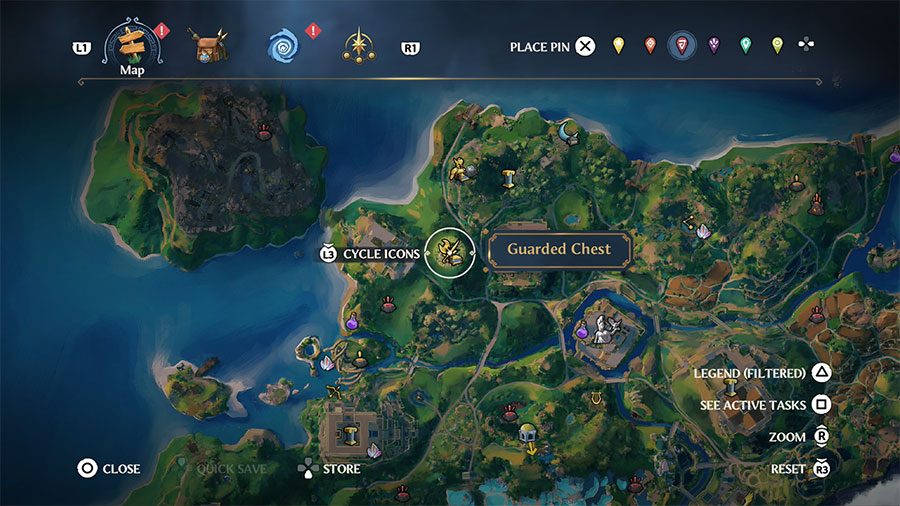Select the Guarded Chest map marker
Image resolution: width=900 pixels, height=506 pixels.
tap(449, 252)
